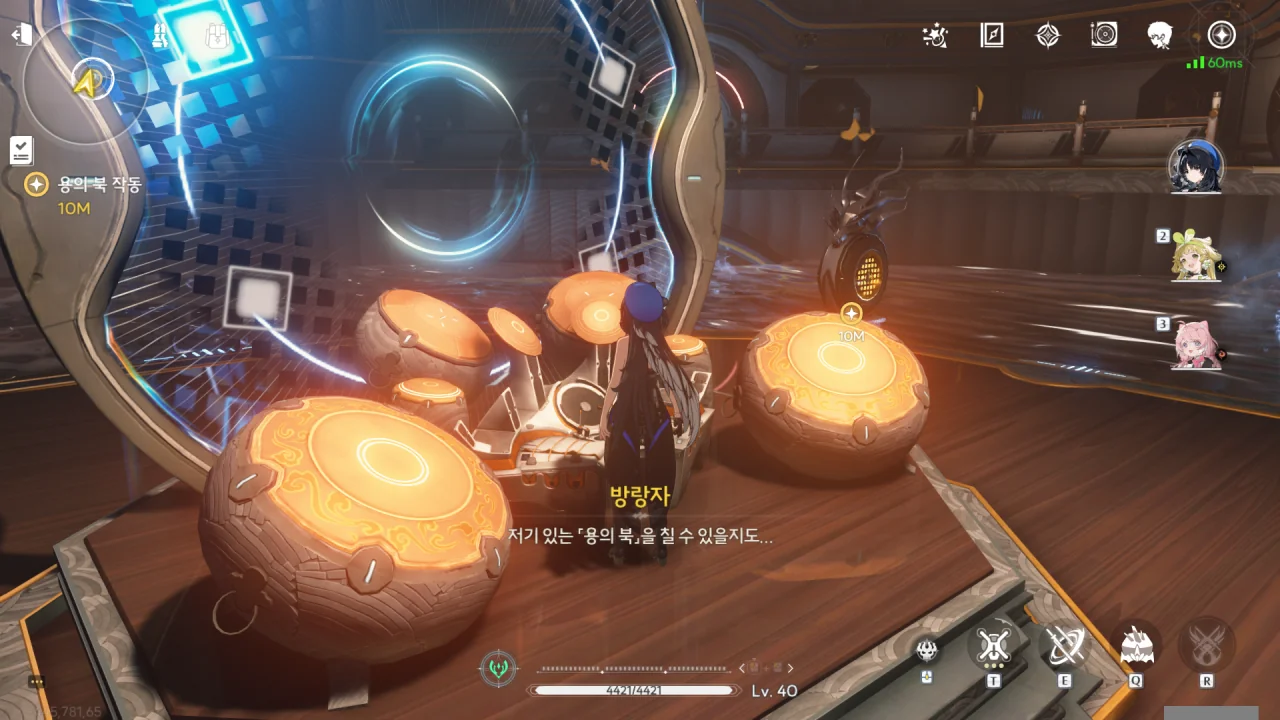Viewport: 1280px width, 720px height.
Task: Open the turntable record icon
Action: point(1104,36)
